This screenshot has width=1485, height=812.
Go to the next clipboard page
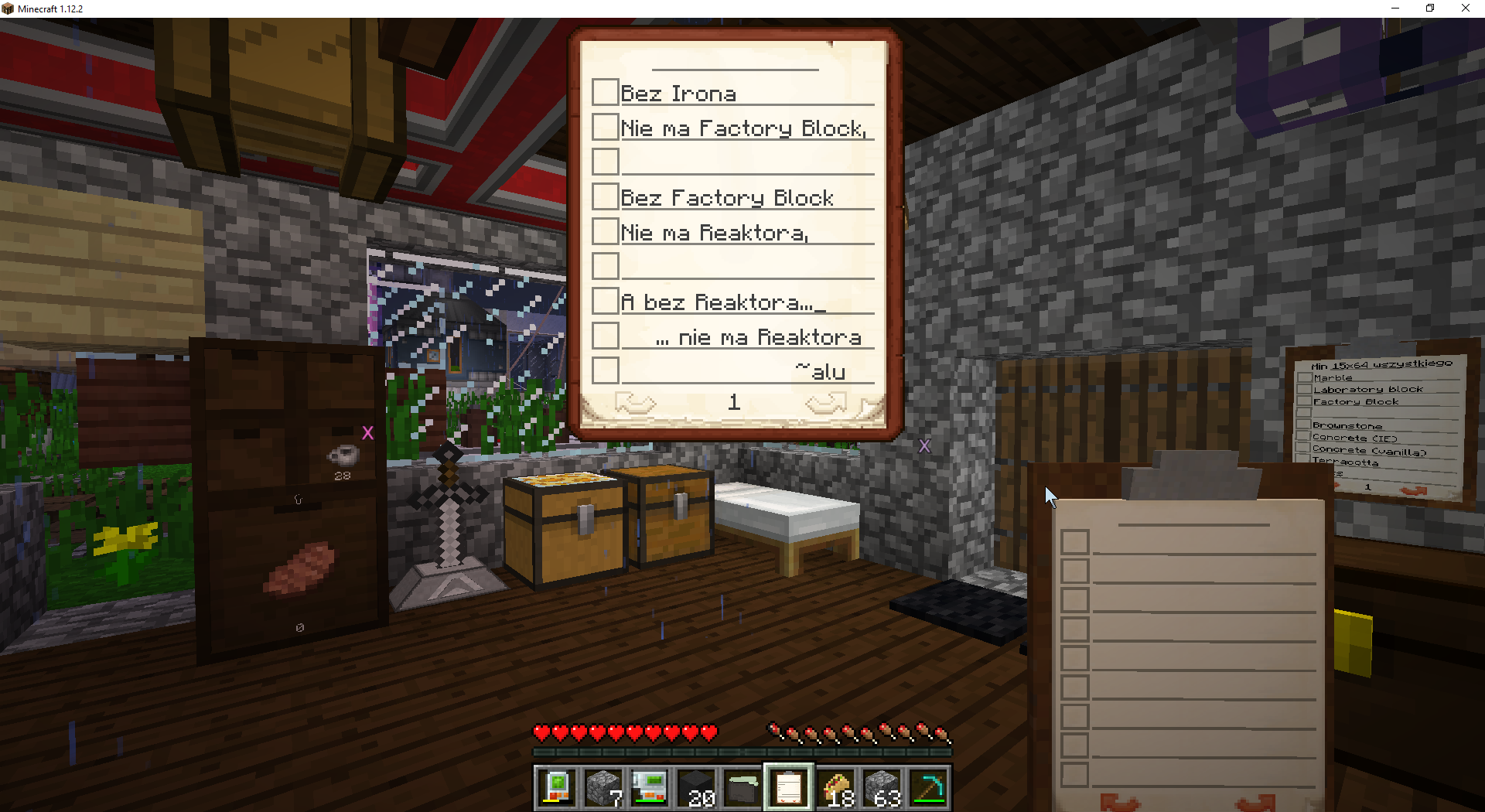point(825,403)
